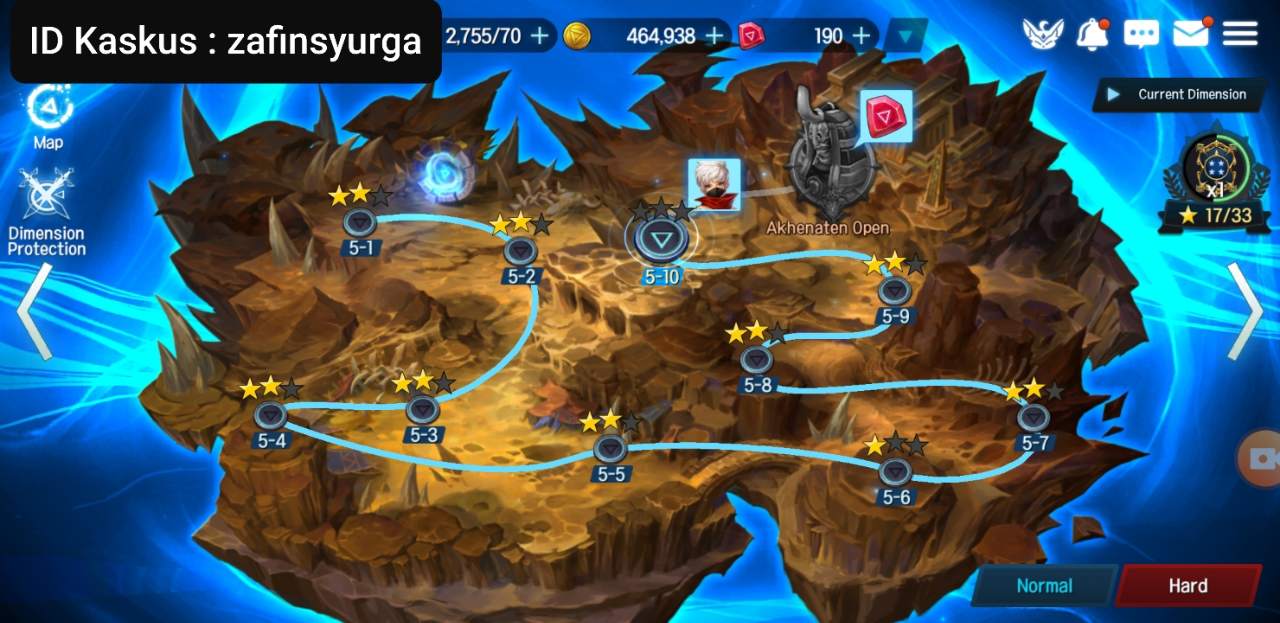
Task: Open the mail inbox envelope
Action: coord(1190,34)
